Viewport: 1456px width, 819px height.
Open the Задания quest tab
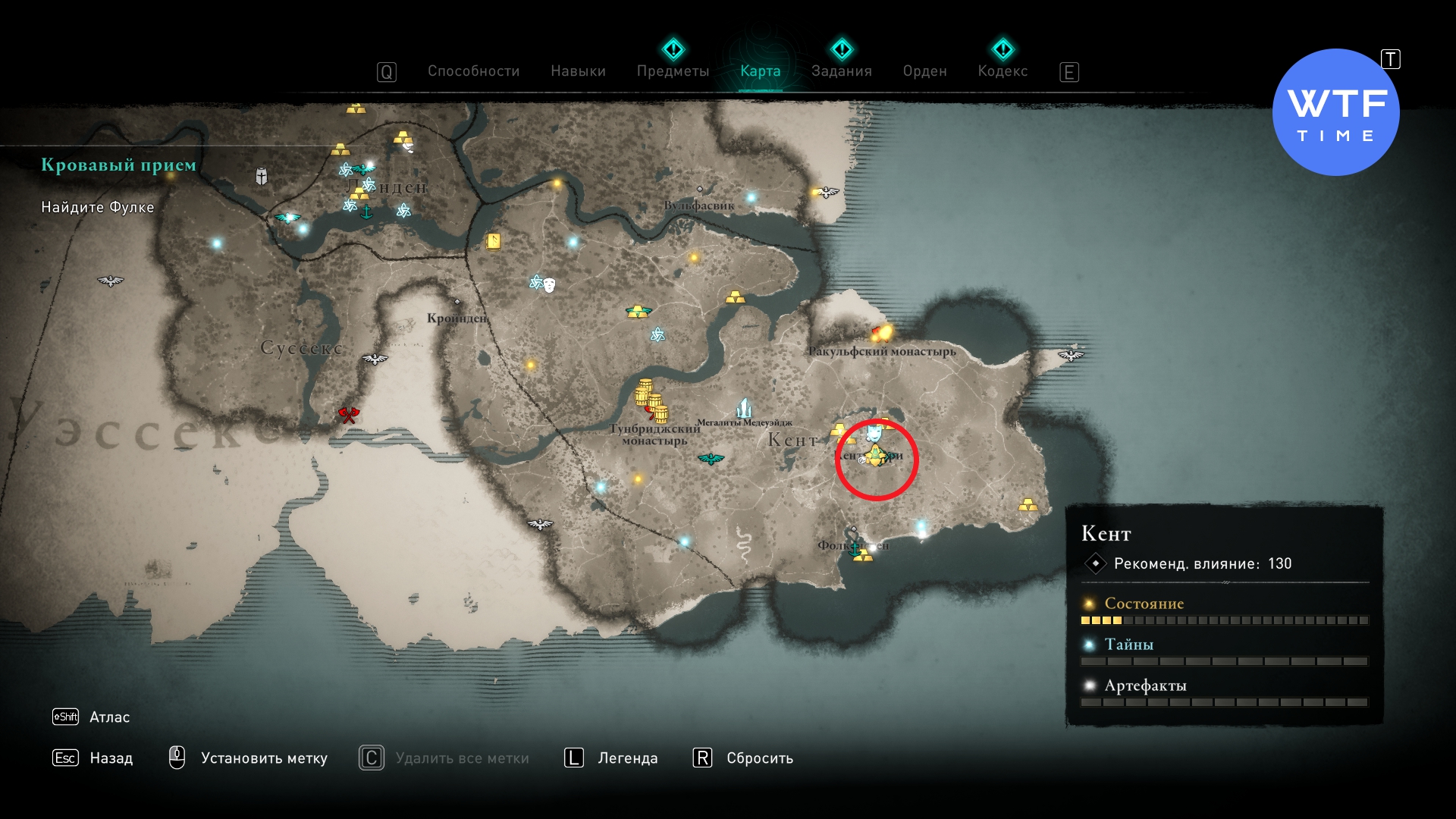click(x=841, y=71)
